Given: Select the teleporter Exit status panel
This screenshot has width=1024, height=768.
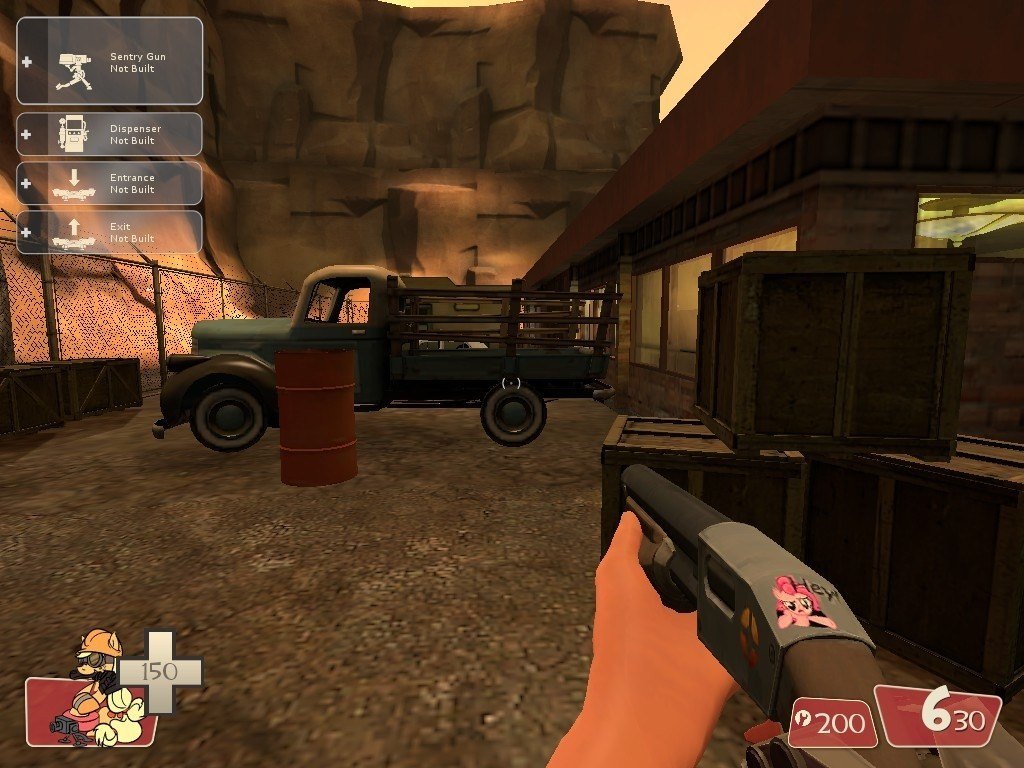Looking at the screenshot, I should 110,232.
